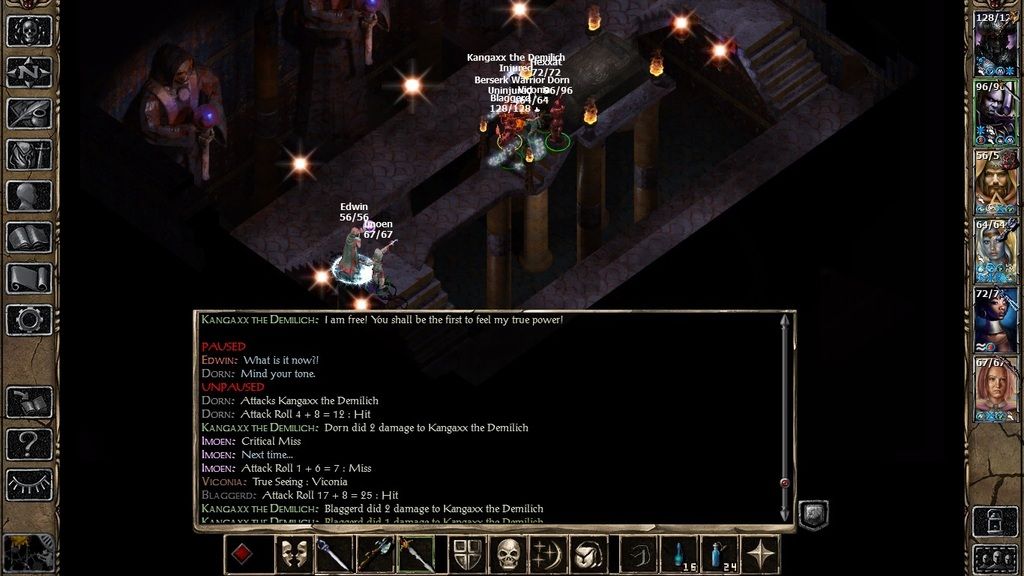Screen dimensions: 1024x576
Task: Open the priest scroll button
Action: pos(29,278)
